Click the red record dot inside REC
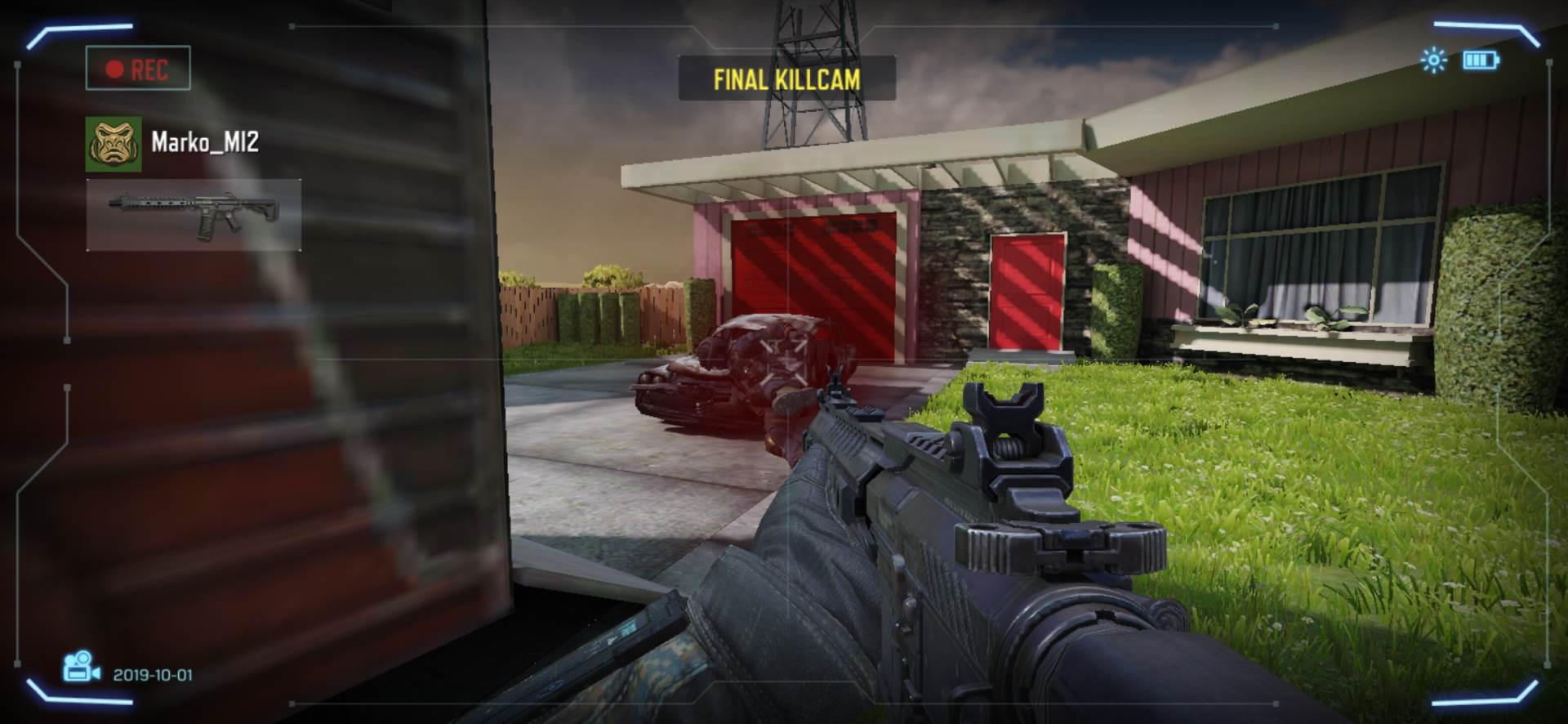Image resolution: width=1568 pixels, height=724 pixels. coord(113,69)
